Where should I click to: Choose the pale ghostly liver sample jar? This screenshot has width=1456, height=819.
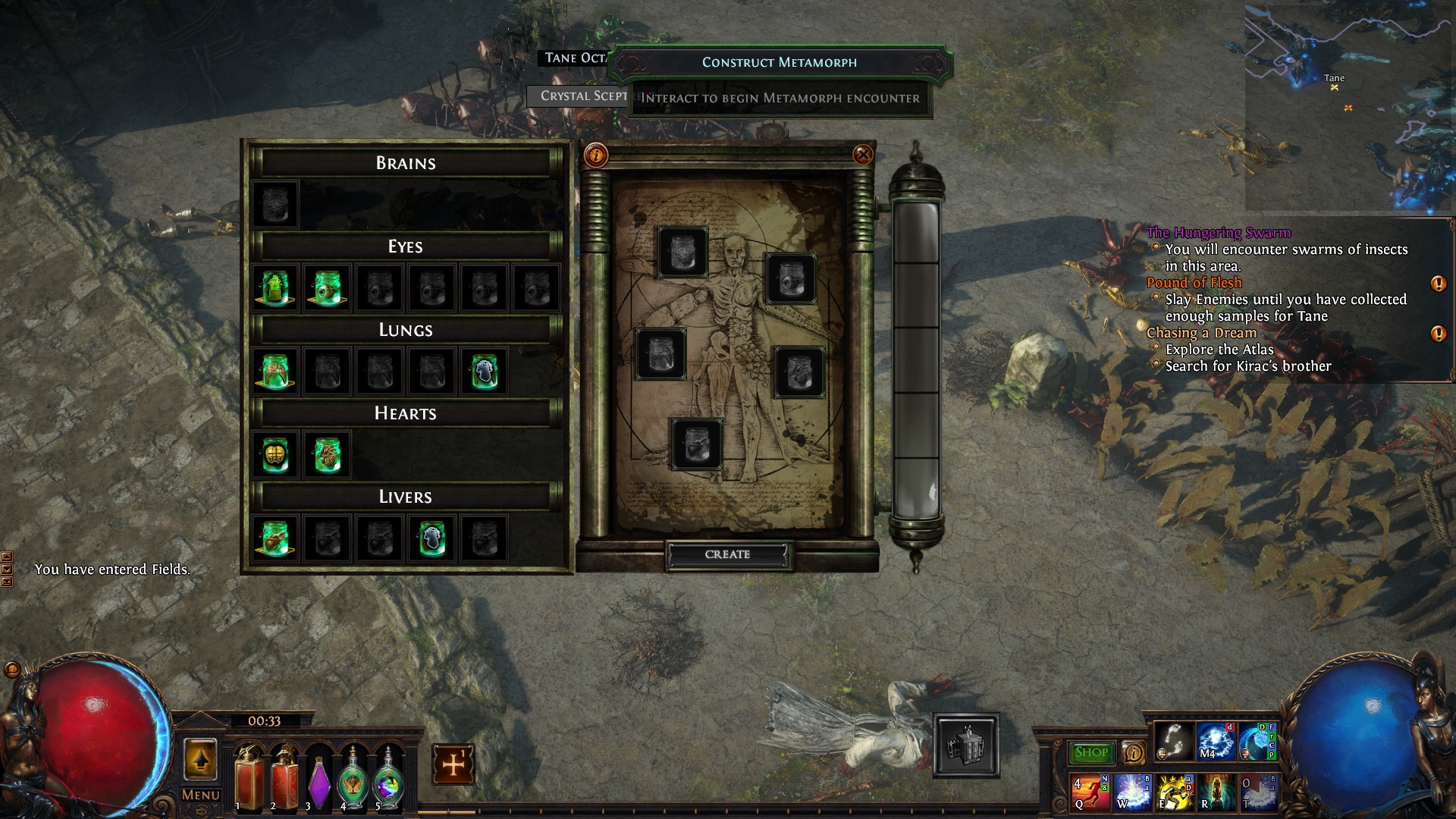tap(431, 538)
